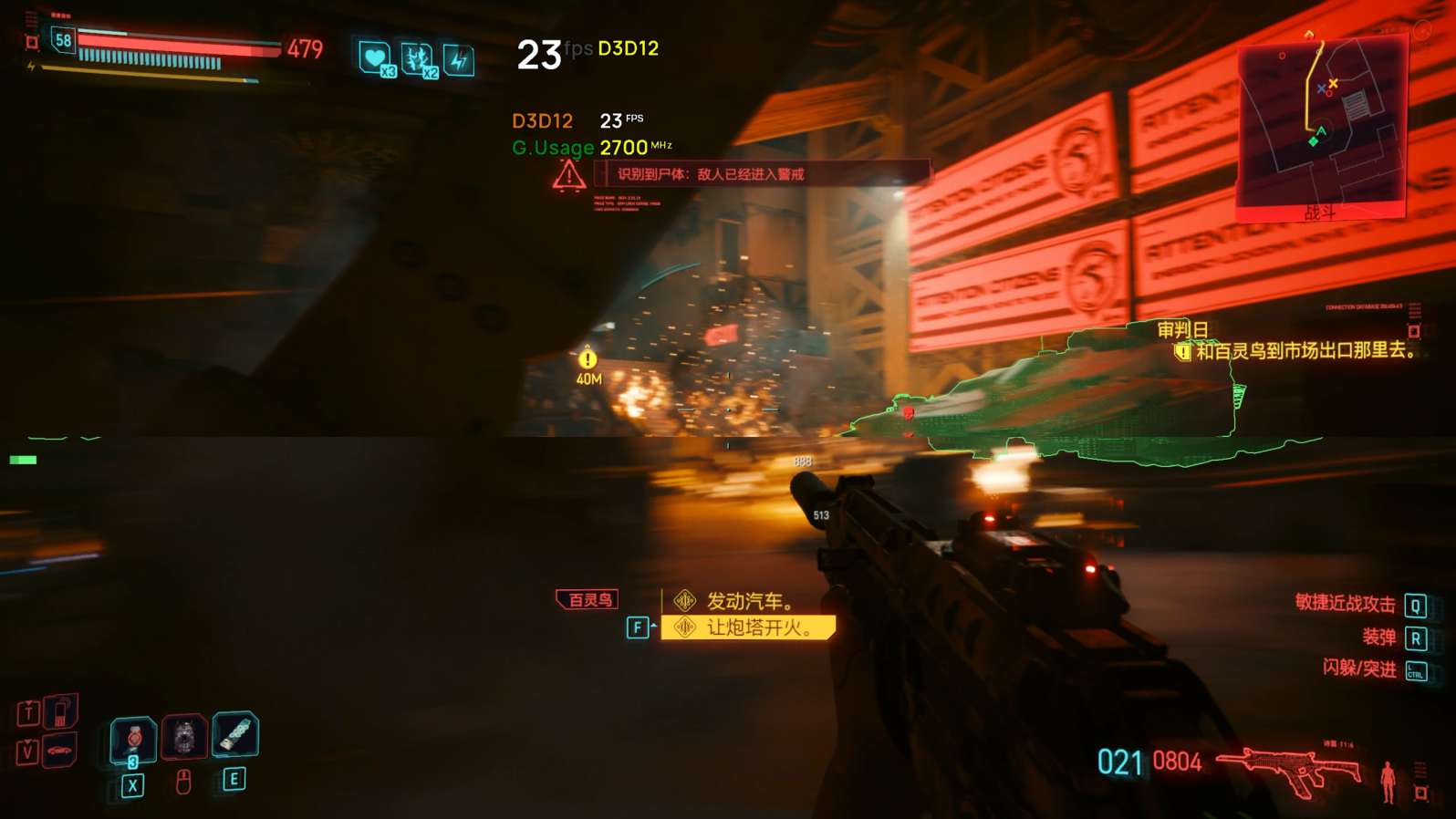Viewport: 1456px width, 819px height.
Task: Open the phone icon
Action: click(x=60, y=712)
